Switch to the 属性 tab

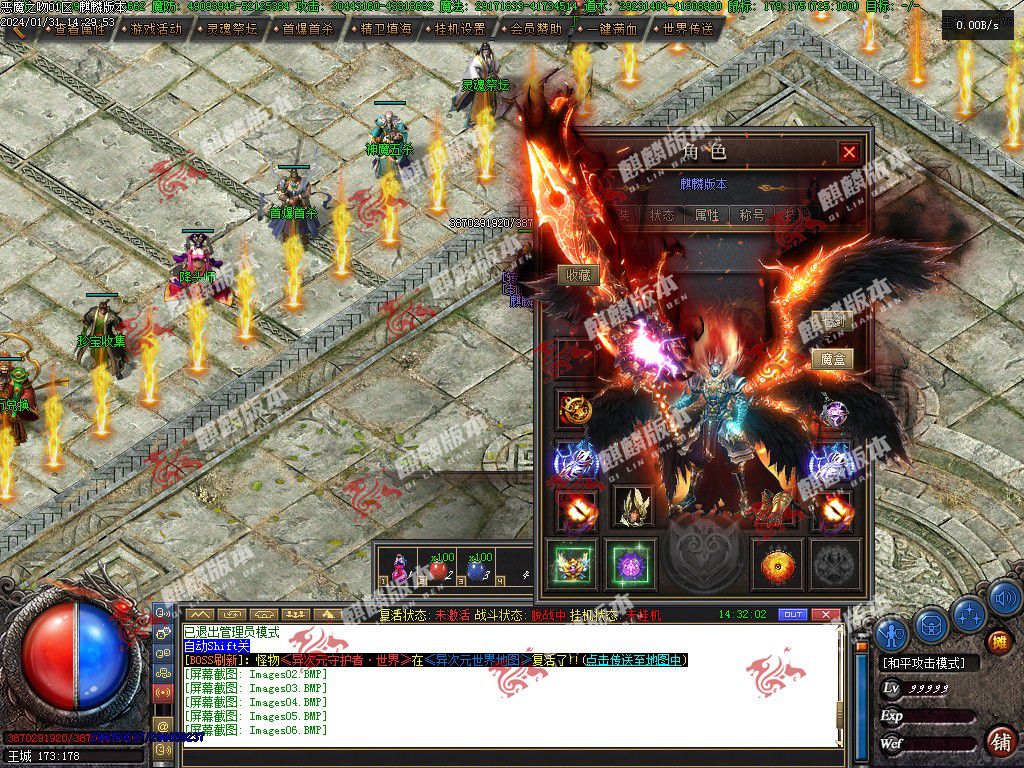tap(707, 215)
